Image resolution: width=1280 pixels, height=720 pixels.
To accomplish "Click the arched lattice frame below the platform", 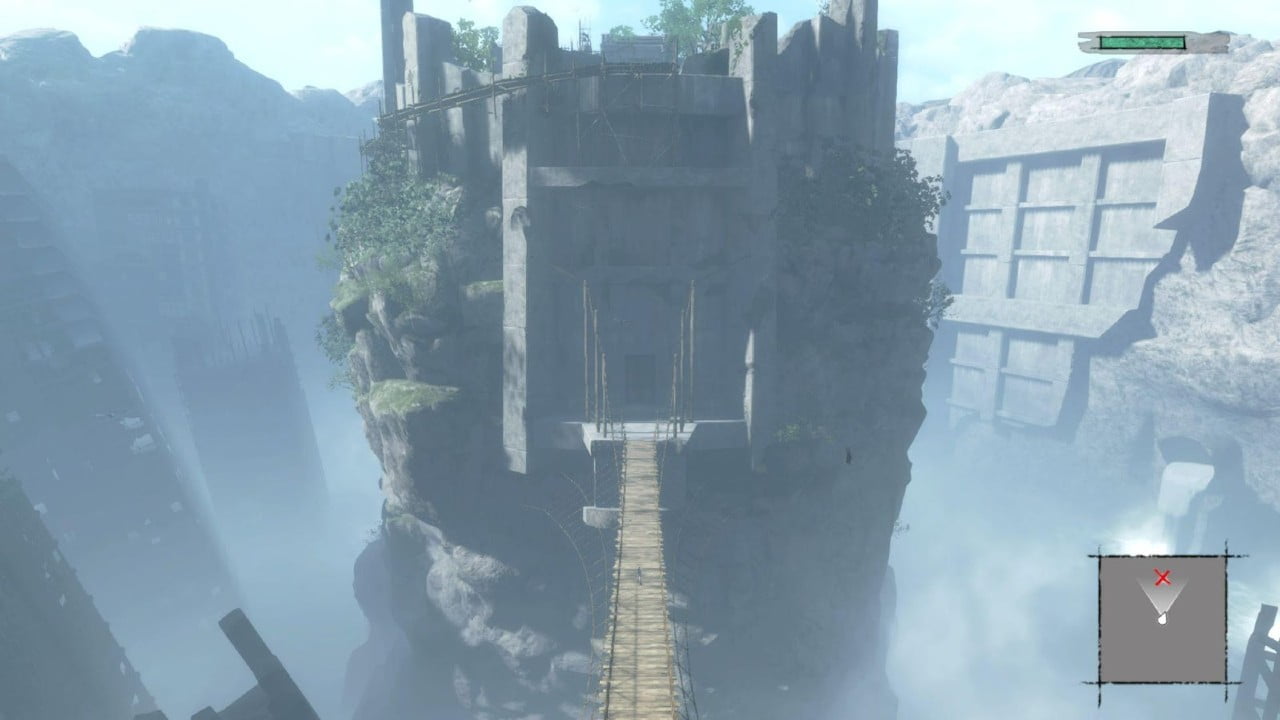I will pos(560,530).
